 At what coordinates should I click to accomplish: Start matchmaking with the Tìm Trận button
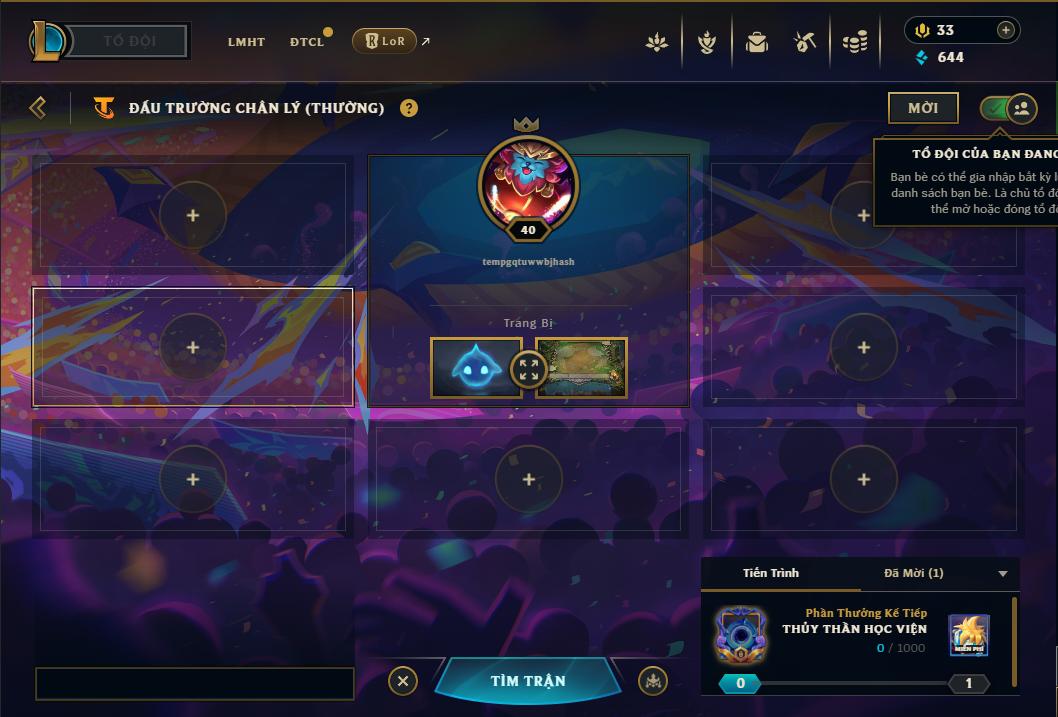(x=528, y=681)
